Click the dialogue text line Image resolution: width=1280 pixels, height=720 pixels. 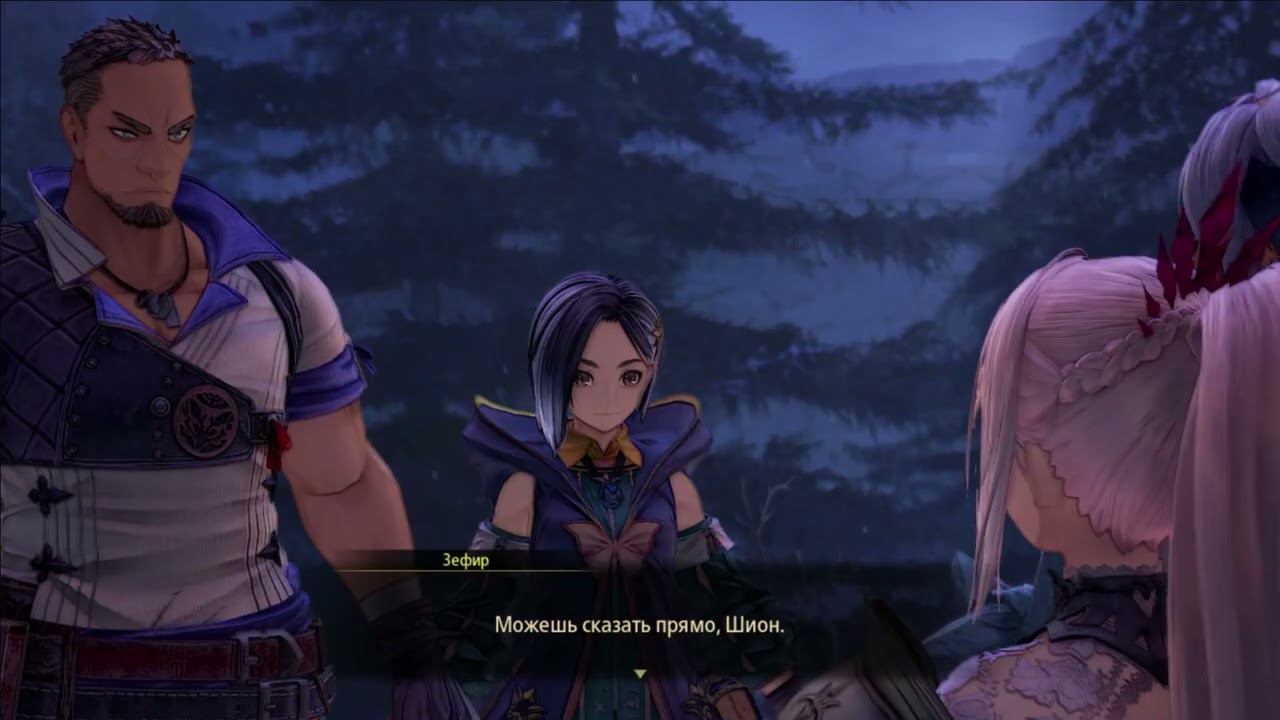click(639, 623)
